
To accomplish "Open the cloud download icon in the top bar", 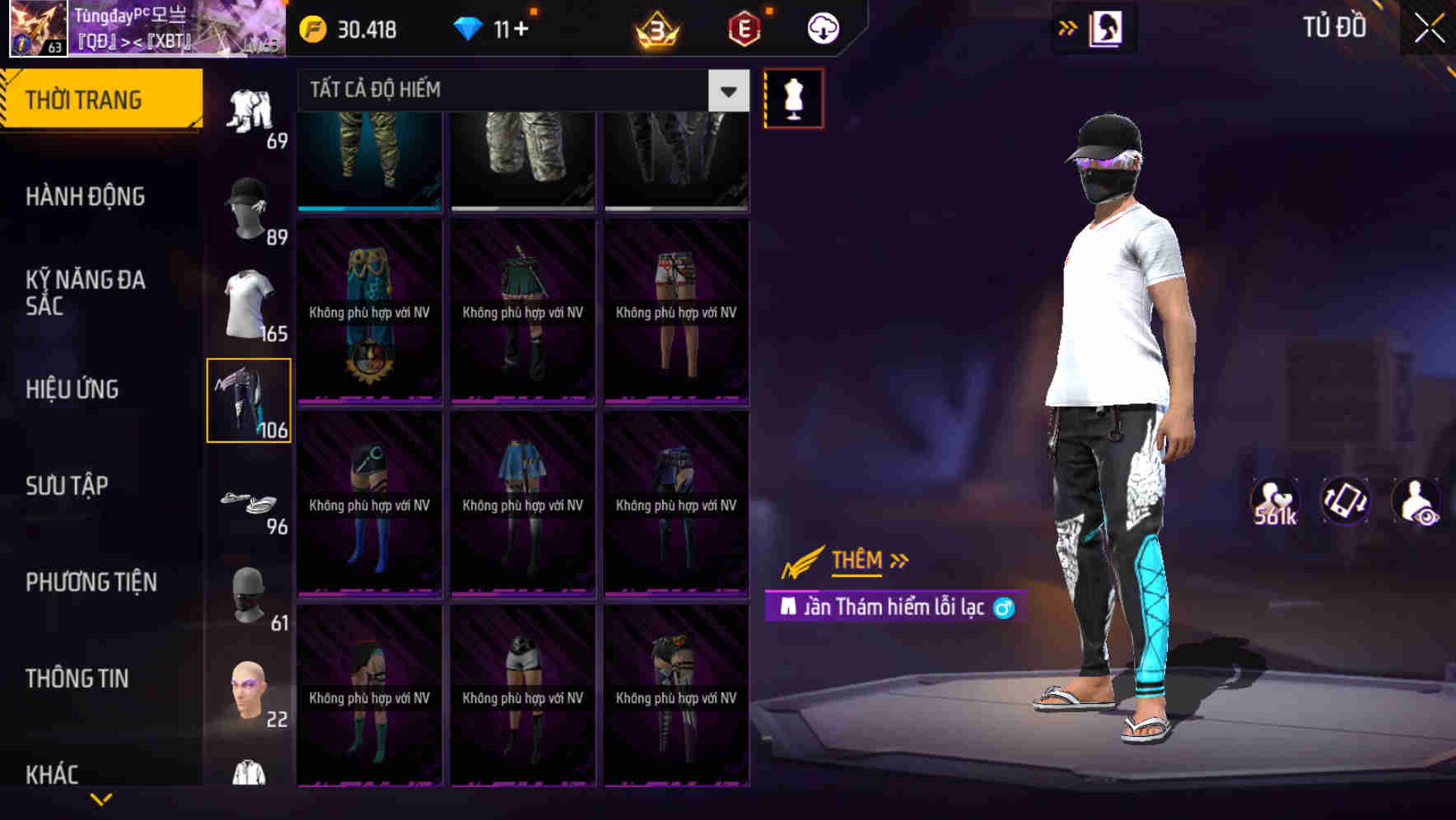I will (x=823, y=27).
